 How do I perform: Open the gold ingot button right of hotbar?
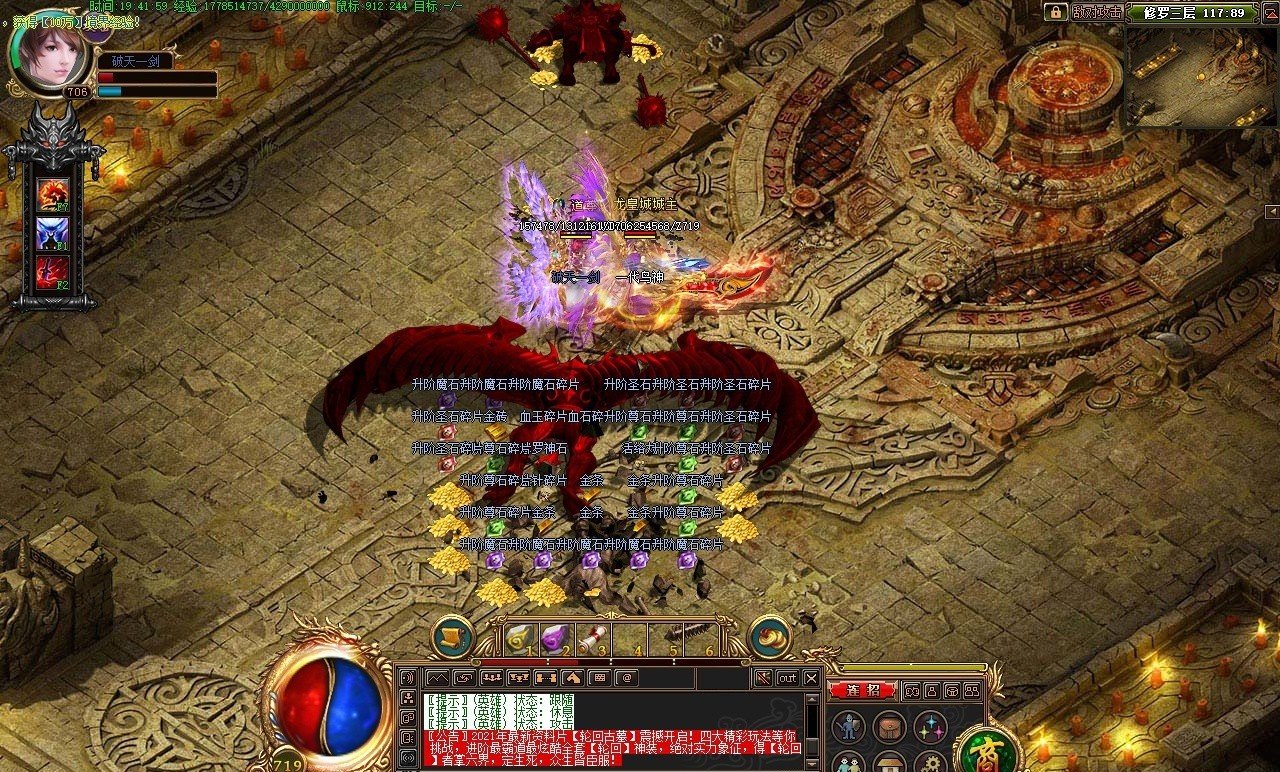tap(770, 637)
